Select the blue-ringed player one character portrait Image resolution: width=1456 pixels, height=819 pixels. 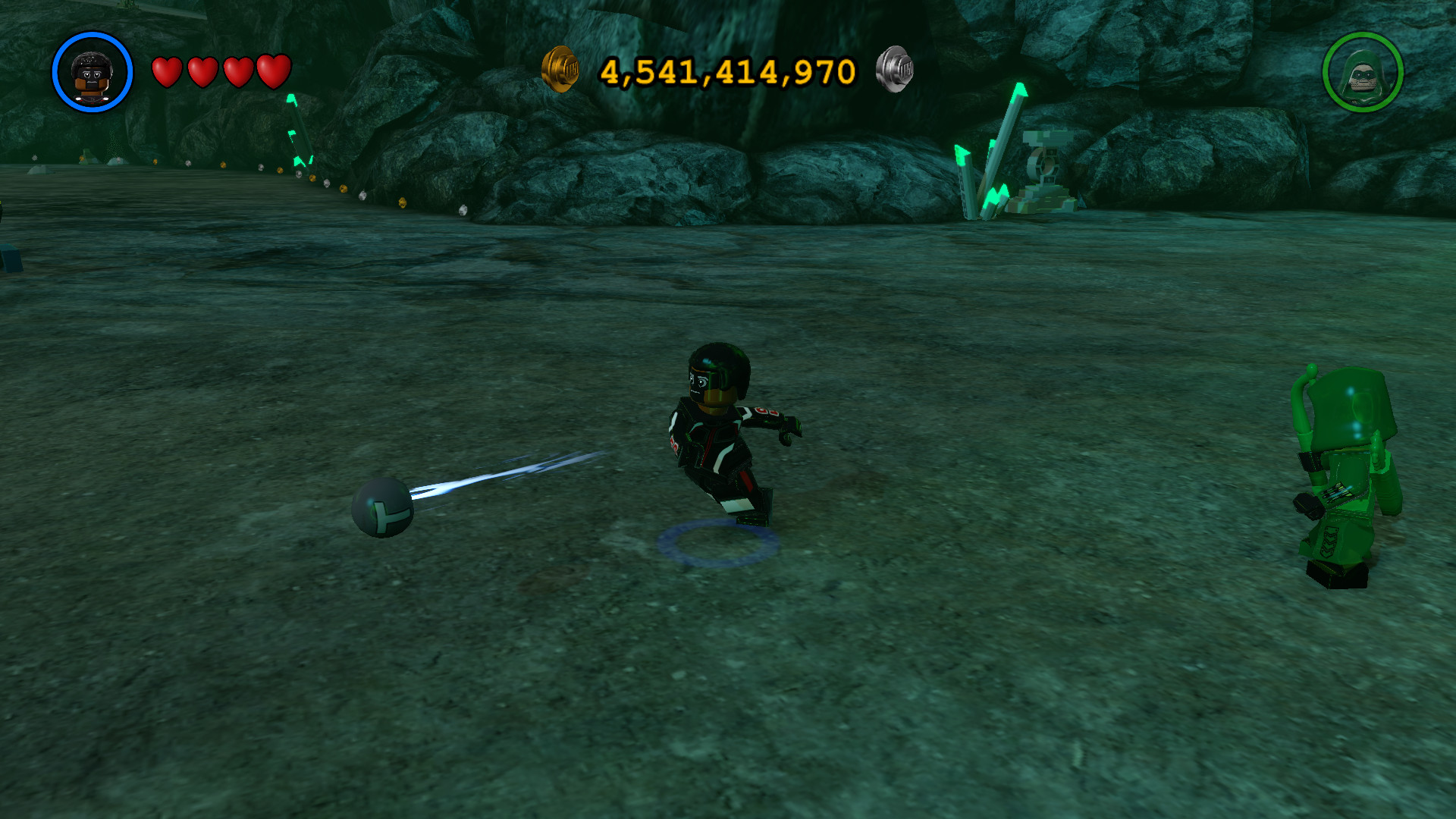(93, 73)
